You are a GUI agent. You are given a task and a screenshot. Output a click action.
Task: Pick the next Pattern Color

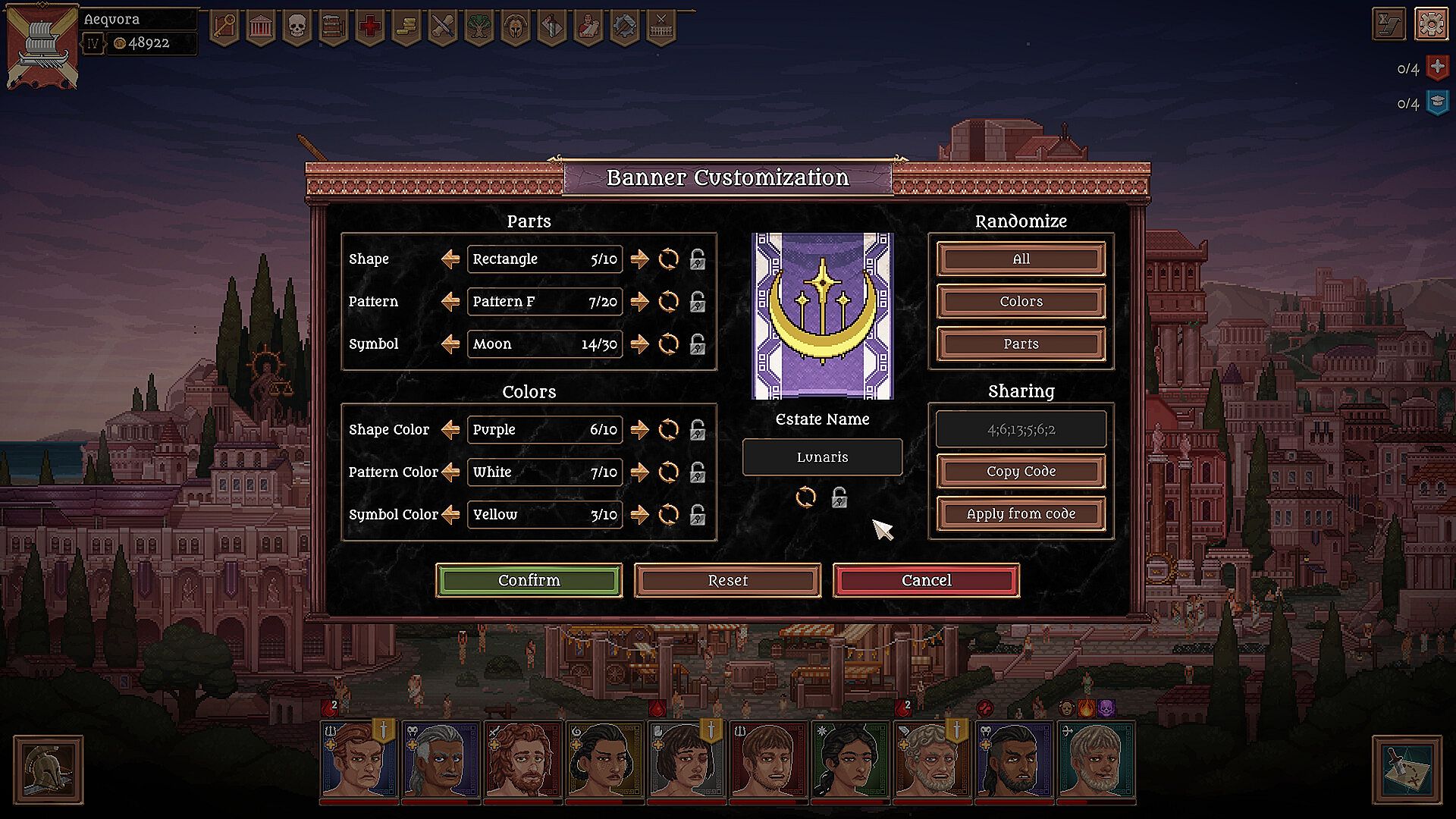coord(640,472)
